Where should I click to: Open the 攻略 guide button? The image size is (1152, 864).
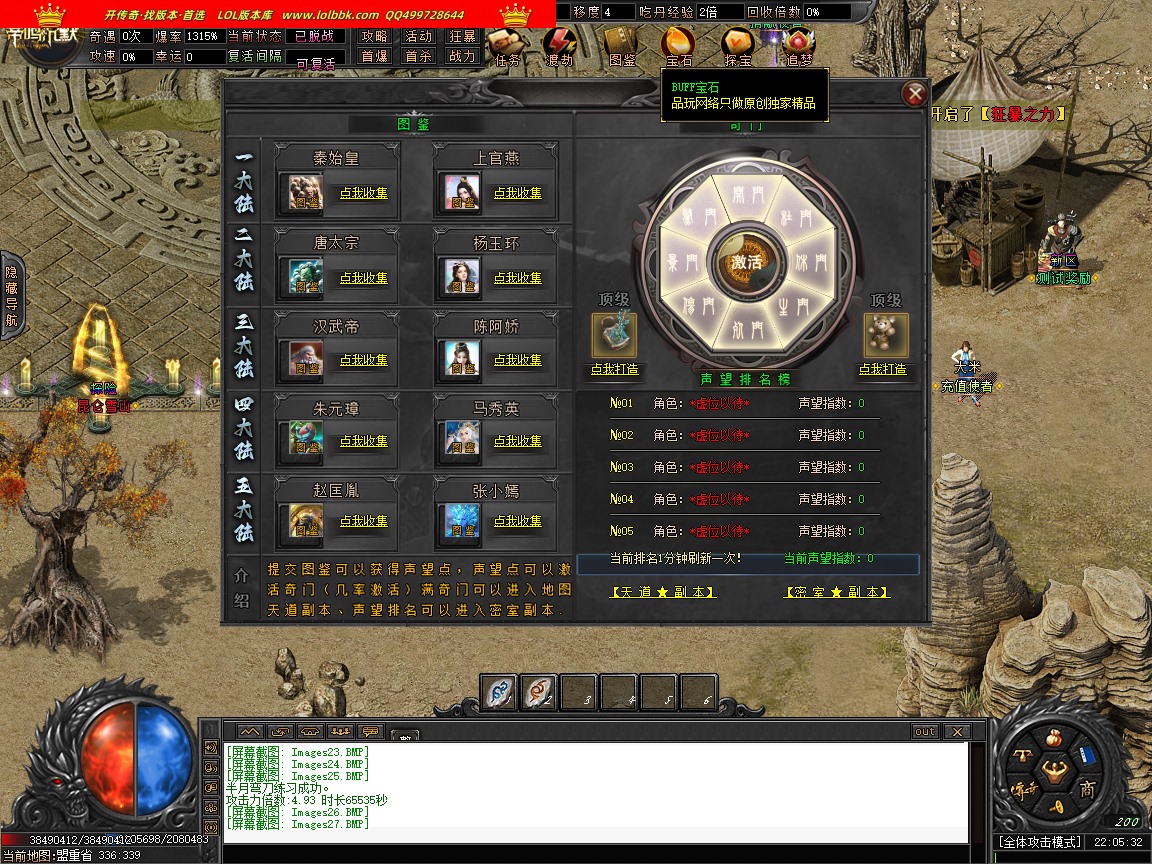click(x=374, y=36)
